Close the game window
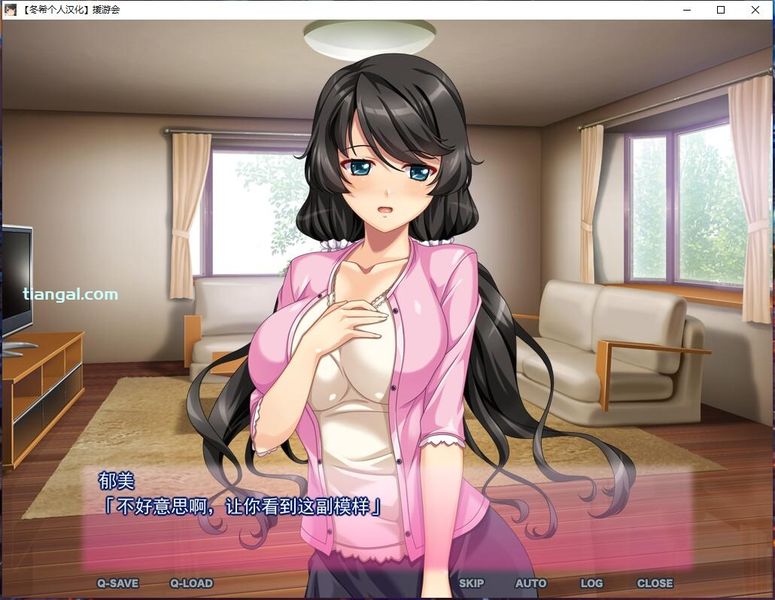This screenshot has height=600, width=775. point(755,10)
